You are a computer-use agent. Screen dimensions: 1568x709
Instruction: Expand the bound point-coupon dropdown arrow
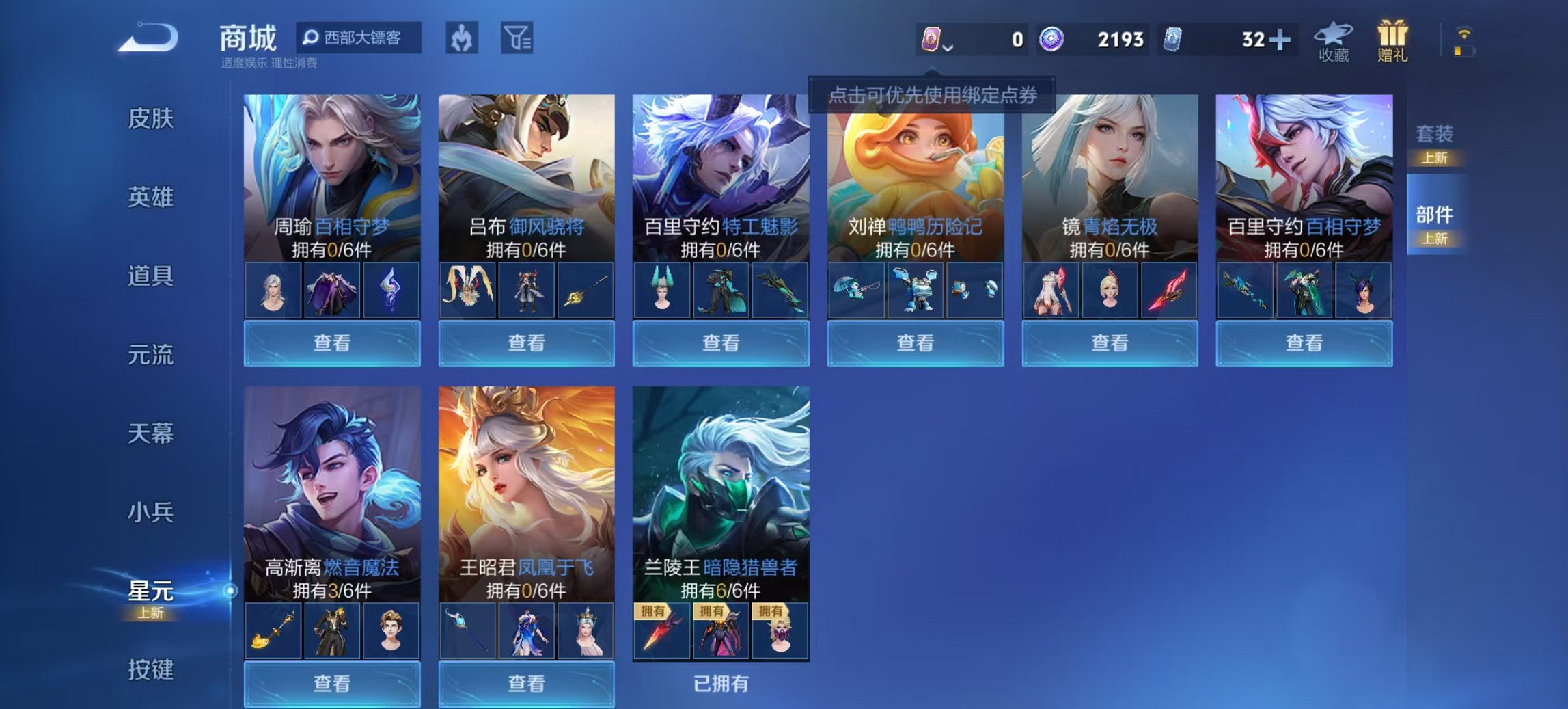[x=948, y=49]
